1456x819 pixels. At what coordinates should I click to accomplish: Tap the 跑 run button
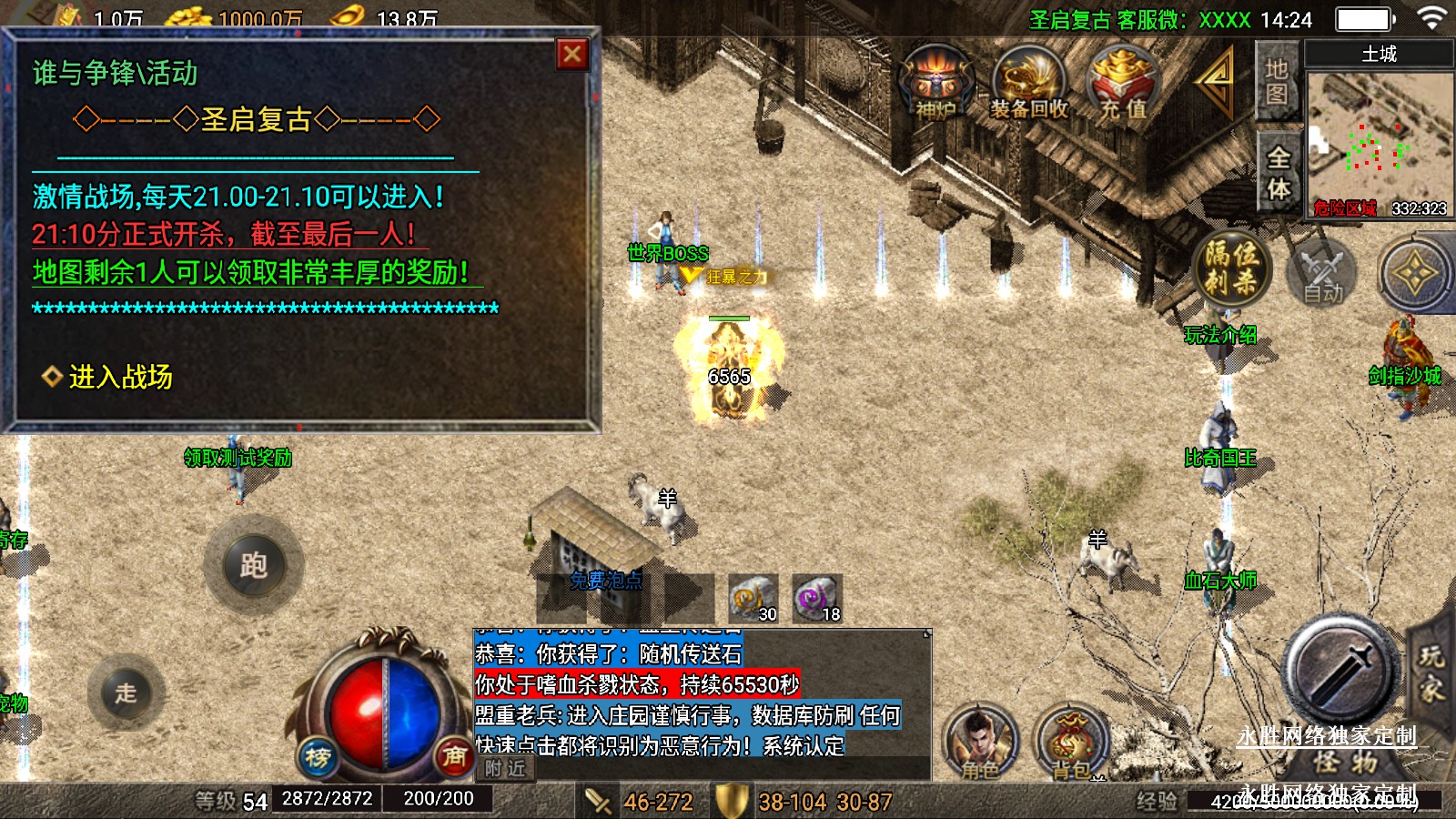coord(254,565)
